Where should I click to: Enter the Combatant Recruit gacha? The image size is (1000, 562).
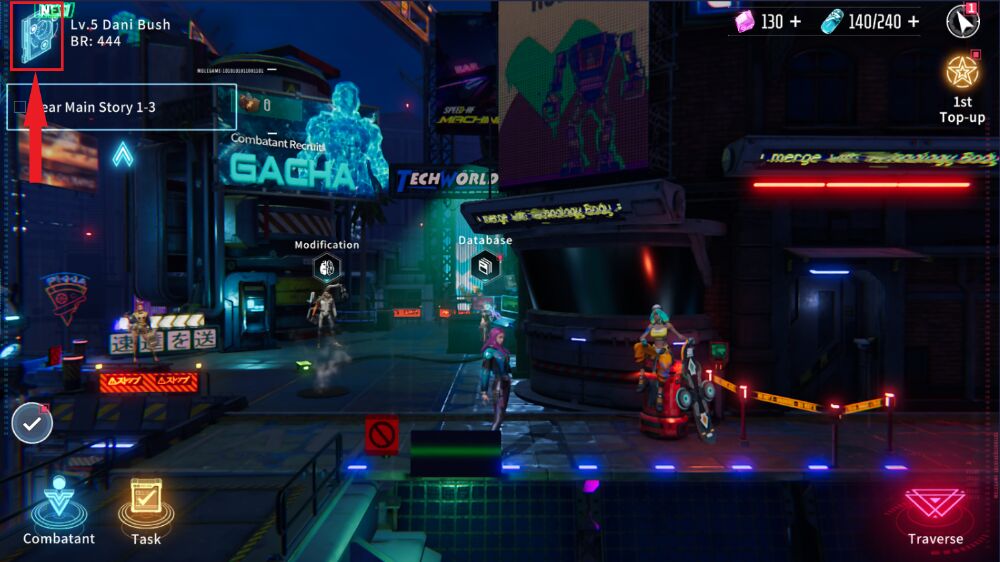pos(292,171)
